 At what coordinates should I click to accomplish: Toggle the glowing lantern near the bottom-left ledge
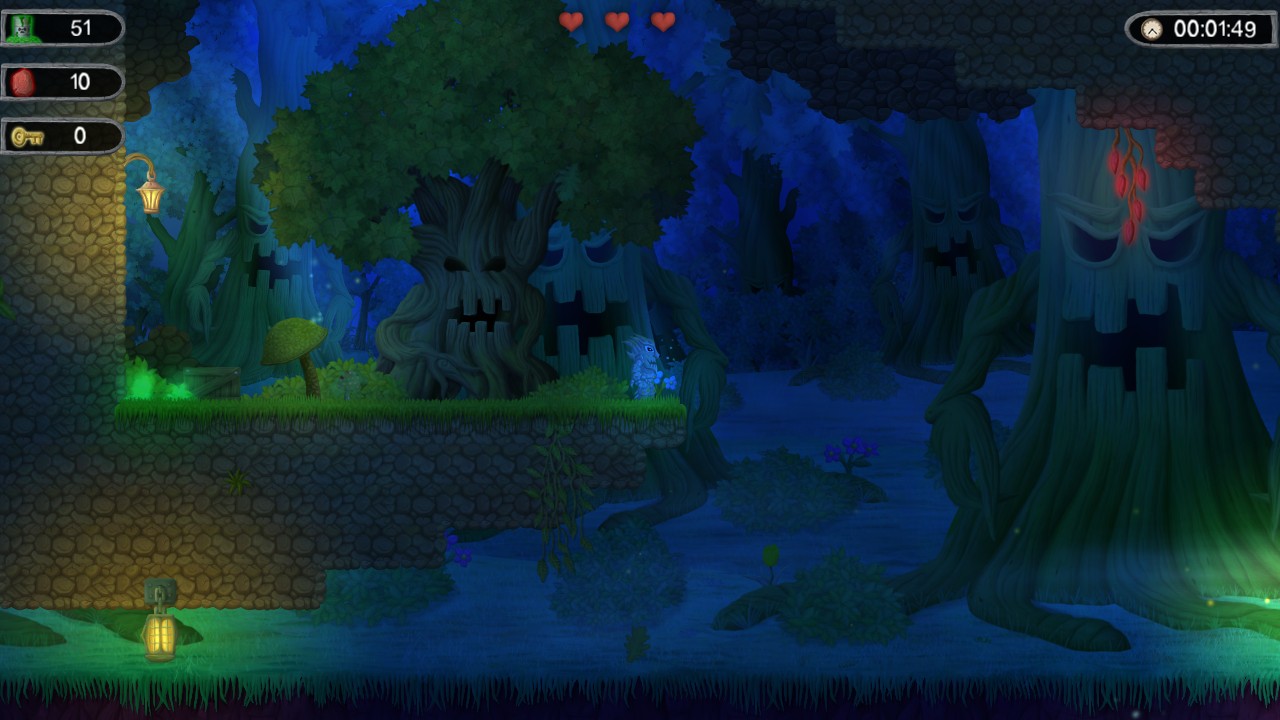point(160,637)
